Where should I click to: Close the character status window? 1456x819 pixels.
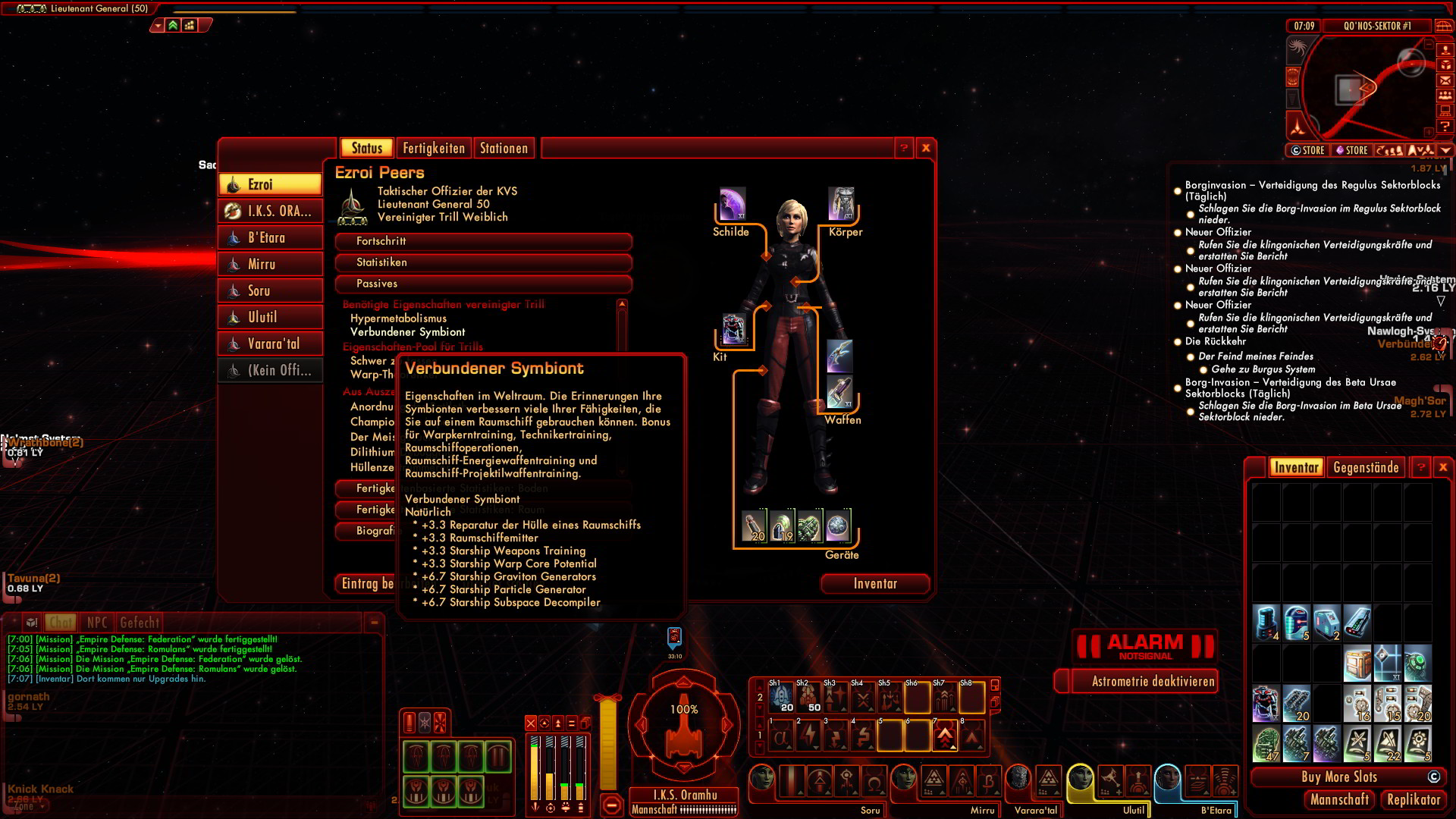(926, 149)
